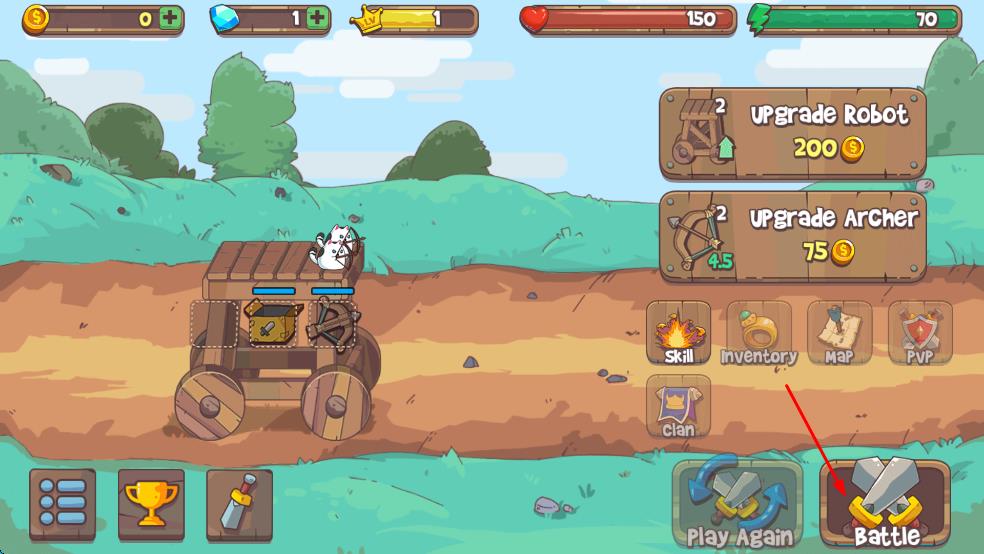The height and width of the screenshot is (554, 984).
Task: Open the list menu button
Action: click(63, 503)
